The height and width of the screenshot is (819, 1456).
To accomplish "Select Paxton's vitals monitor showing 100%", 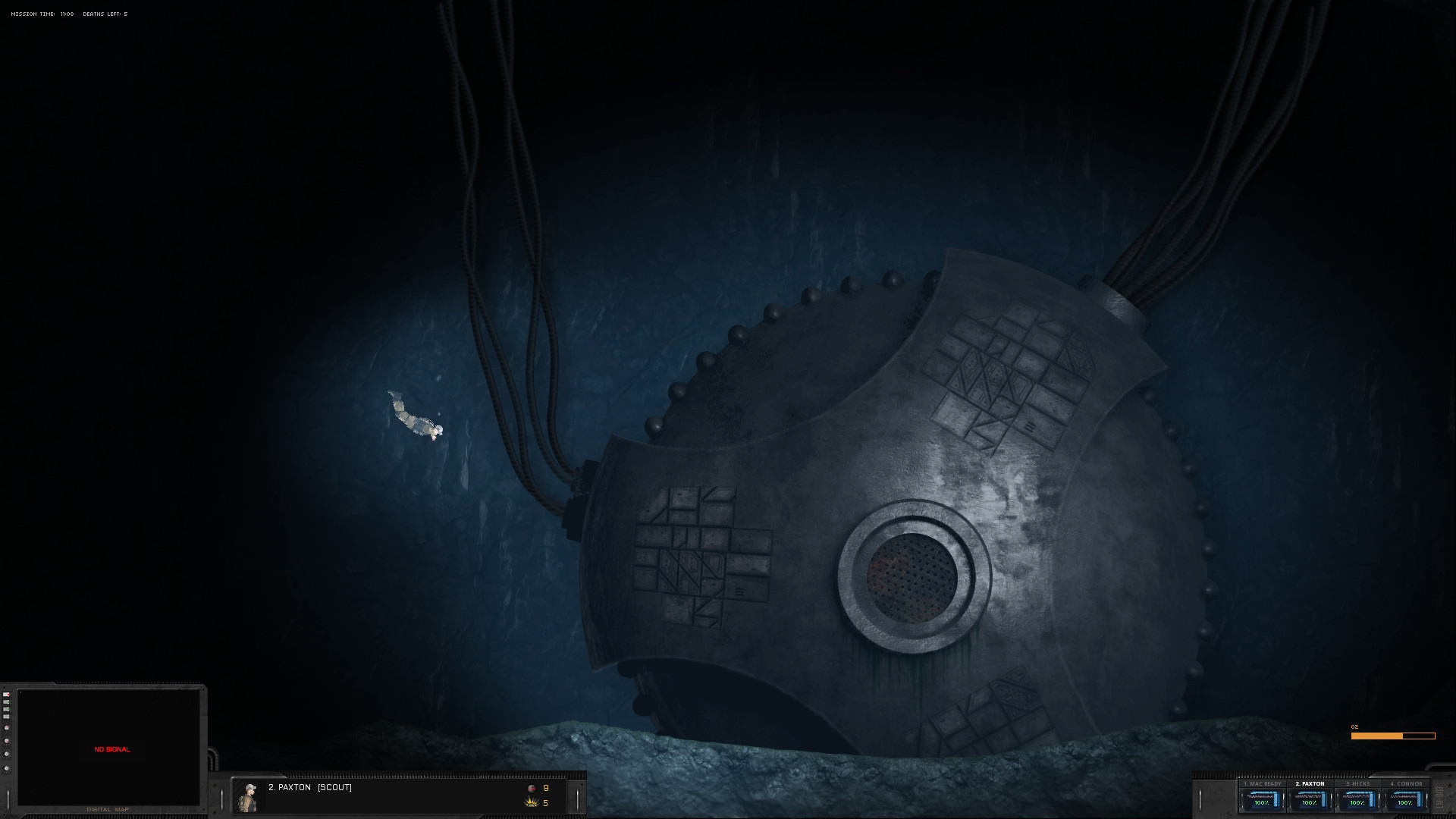I will point(1310,799).
